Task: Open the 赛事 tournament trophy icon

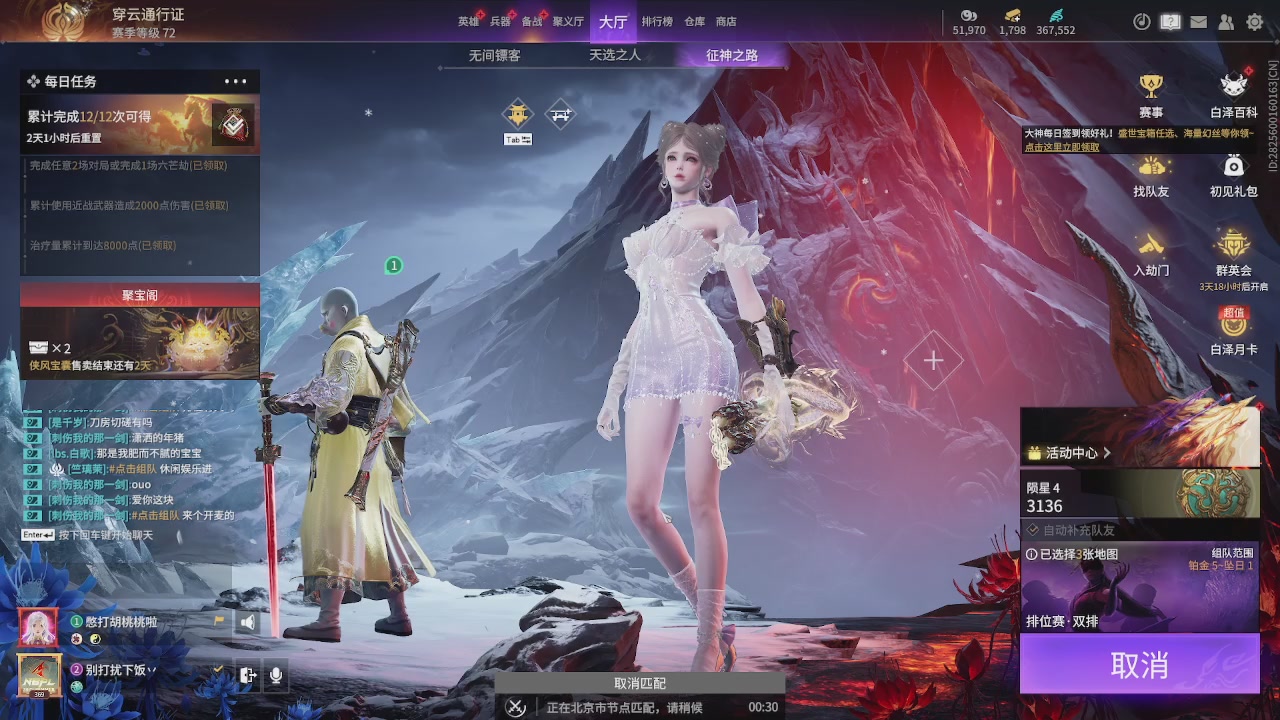Action: coord(1151,95)
